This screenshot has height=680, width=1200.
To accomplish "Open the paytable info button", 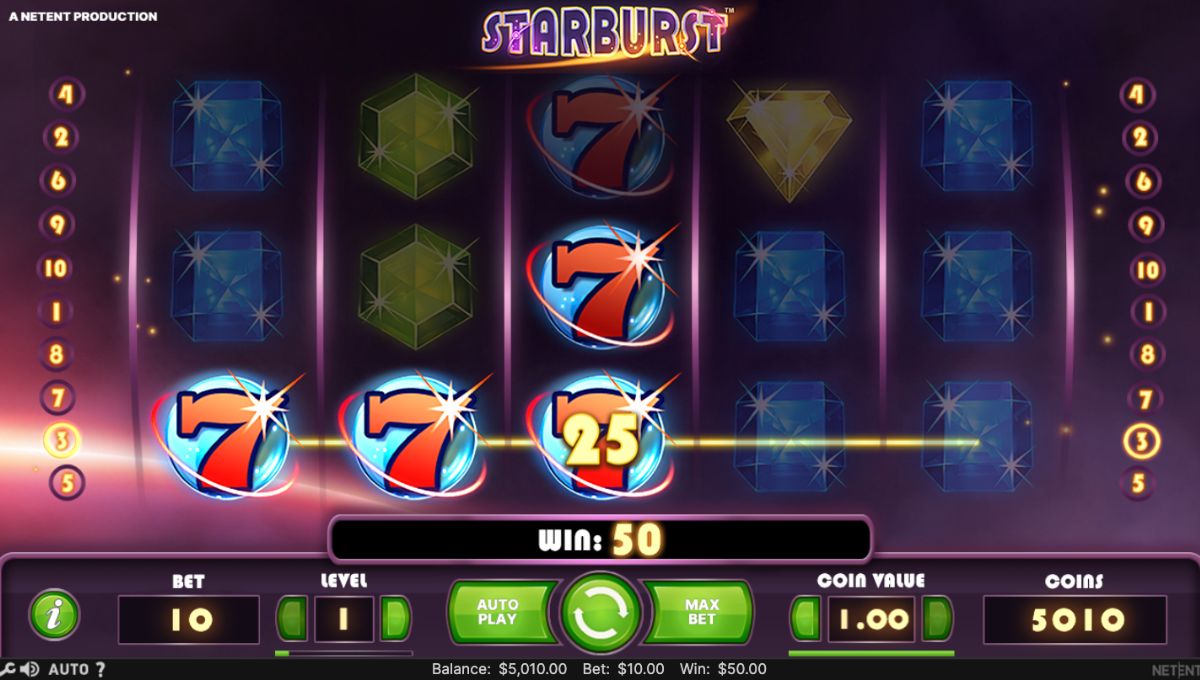I will pyautogui.click(x=54, y=614).
